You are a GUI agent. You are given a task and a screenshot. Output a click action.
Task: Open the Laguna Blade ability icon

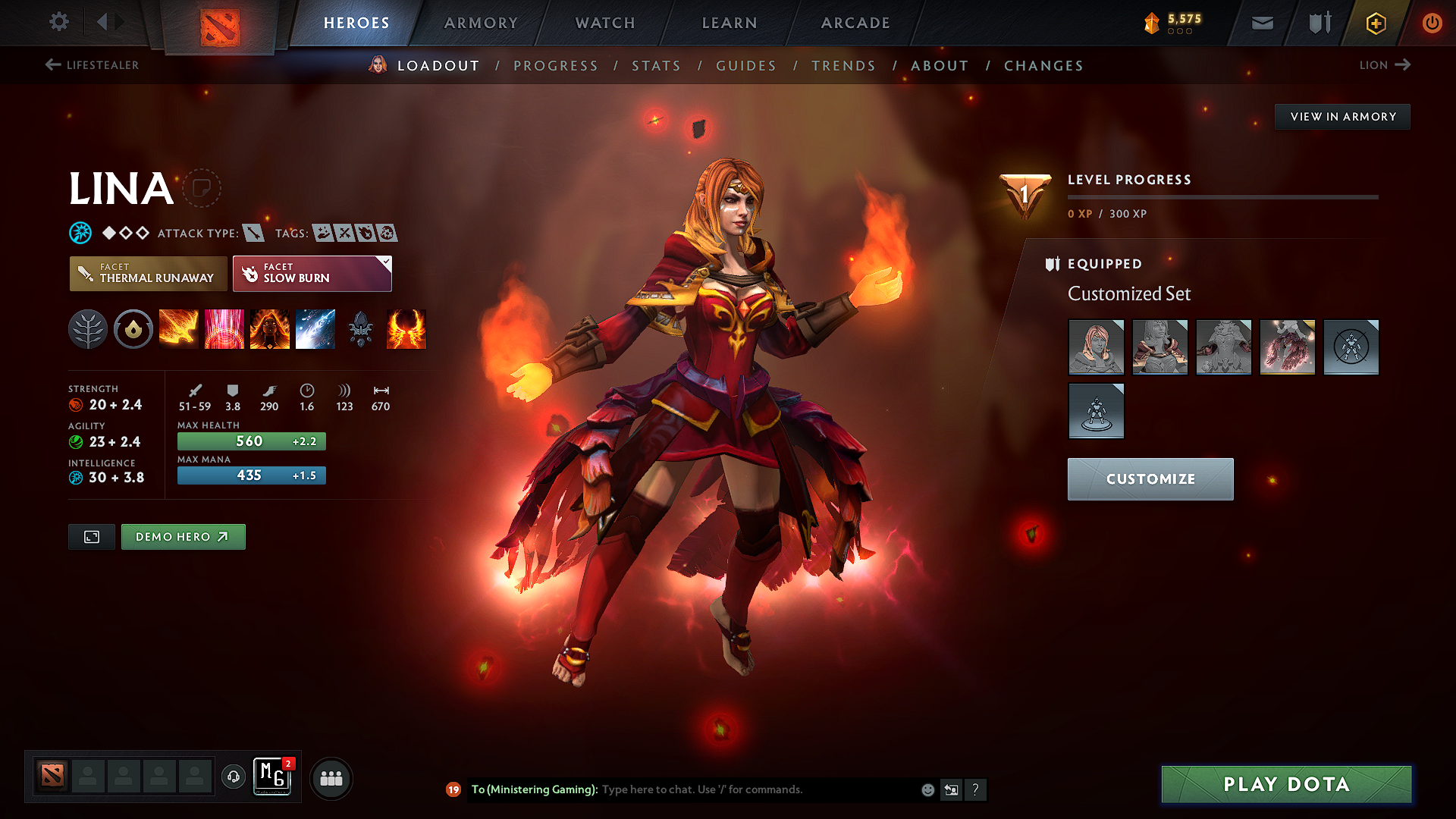click(315, 329)
